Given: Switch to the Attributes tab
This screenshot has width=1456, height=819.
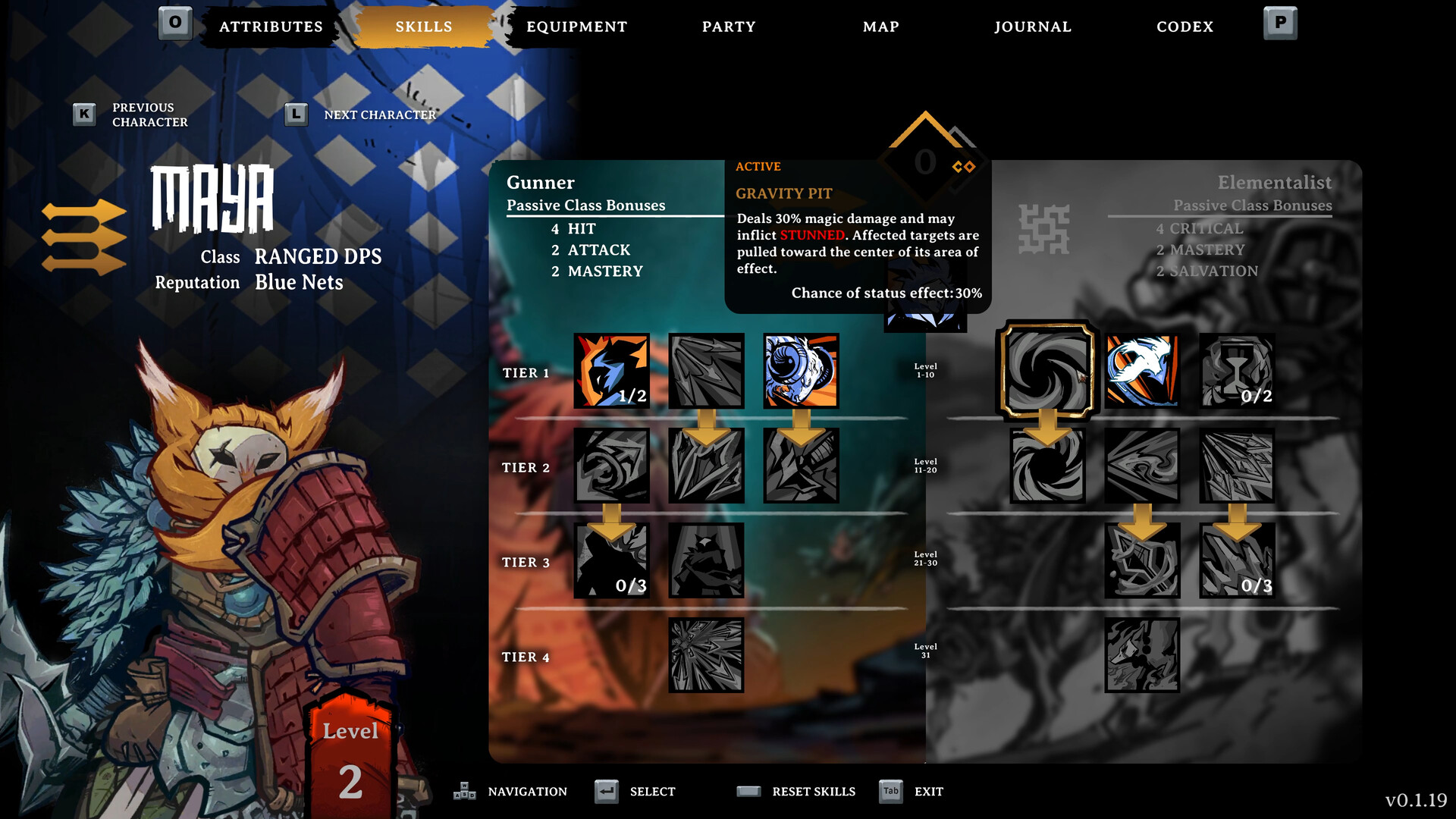Looking at the screenshot, I should 271,27.
